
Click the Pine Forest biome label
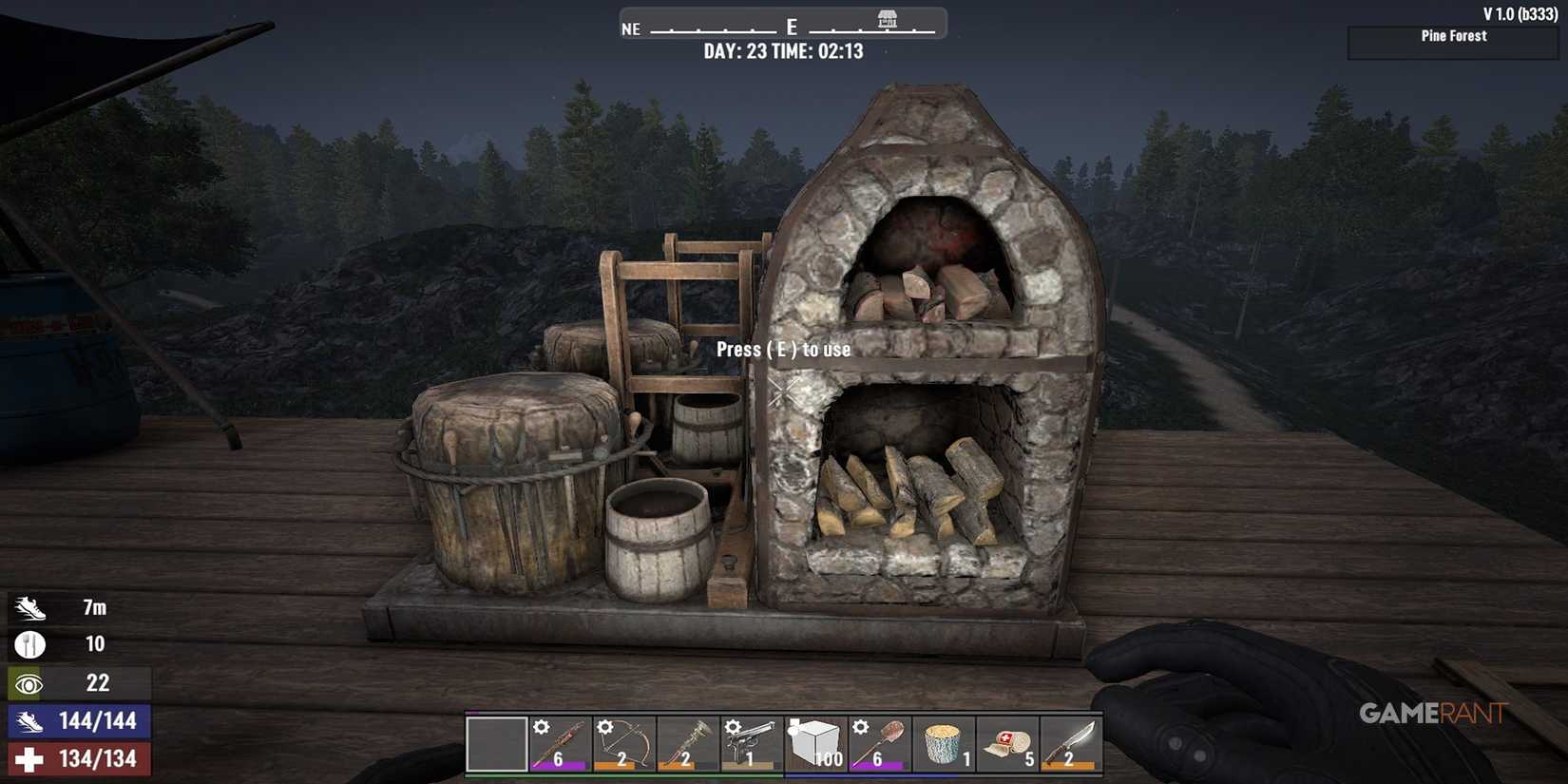[x=1453, y=35]
